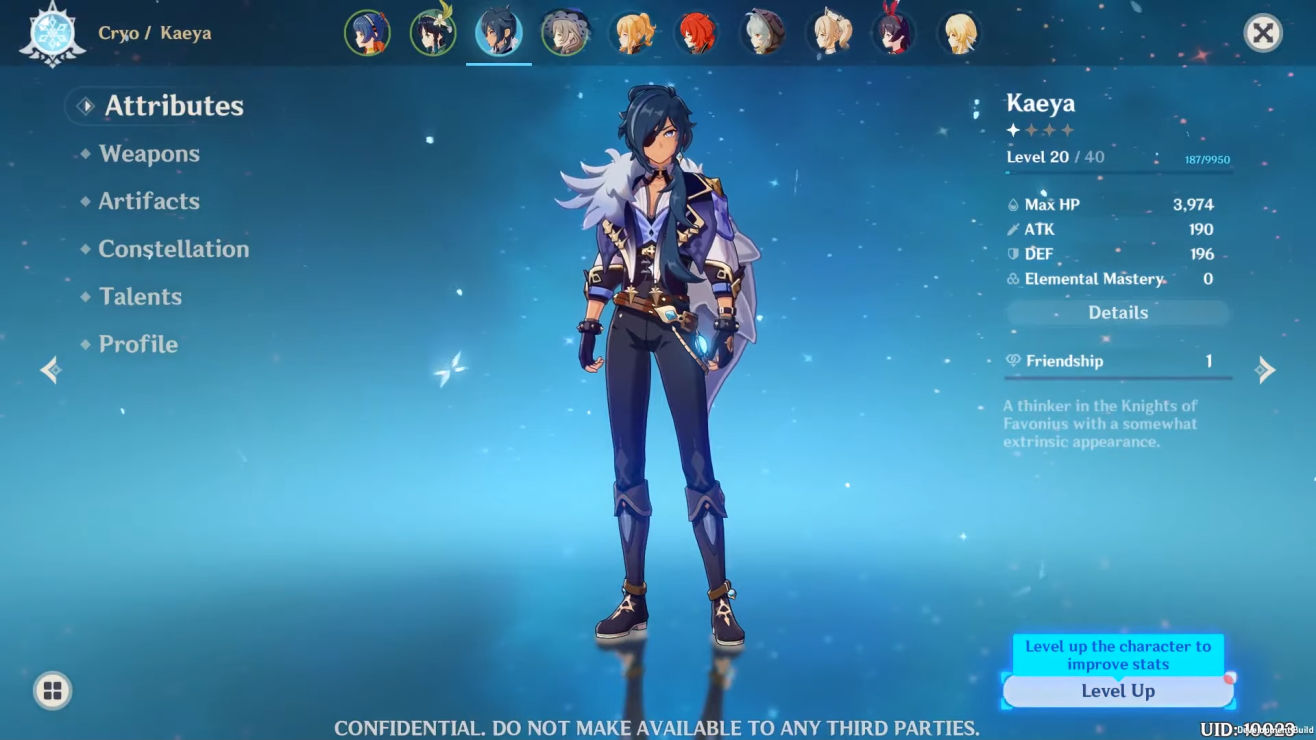Screen dimensions: 1316x740
Task: Open the Artifacts section
Action: (x=148, y=201)
